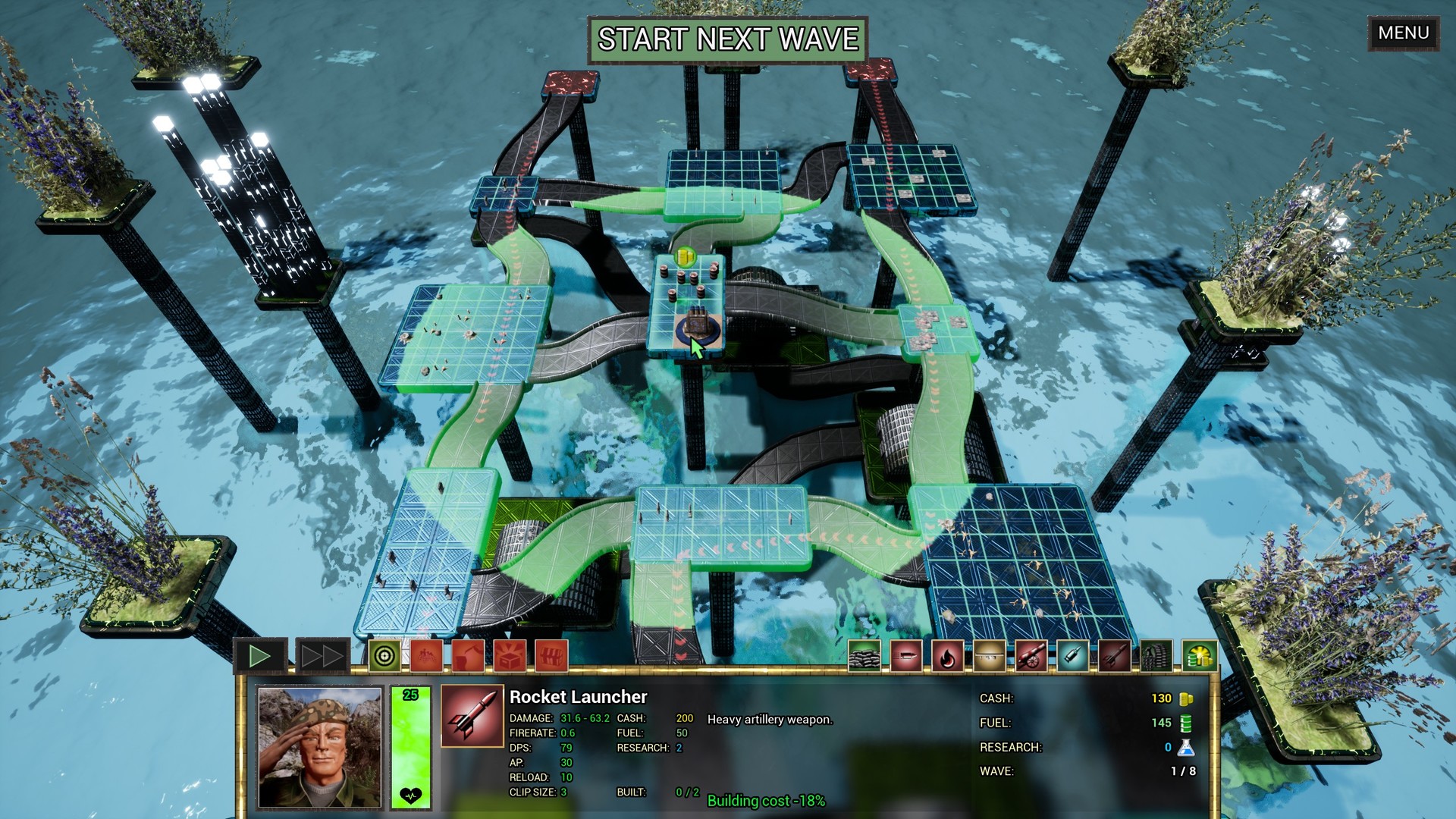Open the MENU in the top right
The image size is (1456, 819).
click(1402, 33)
